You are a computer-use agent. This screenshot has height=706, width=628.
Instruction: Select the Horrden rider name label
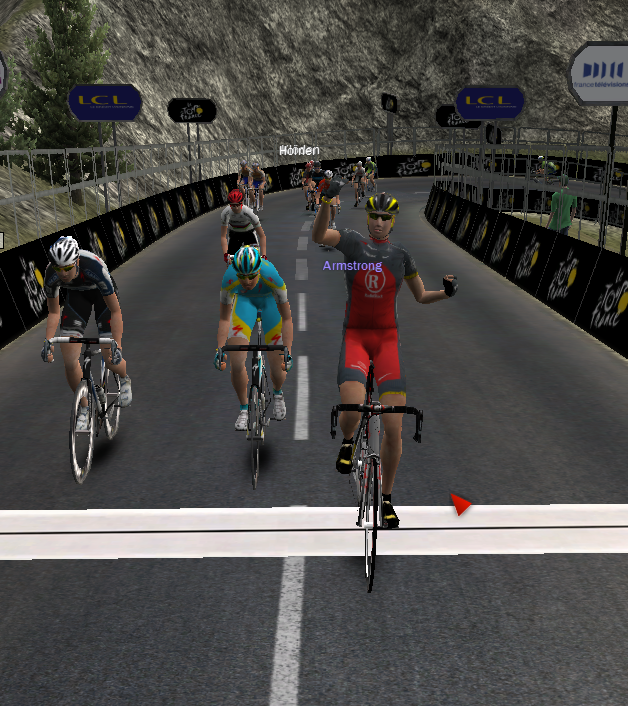point(299,150)
